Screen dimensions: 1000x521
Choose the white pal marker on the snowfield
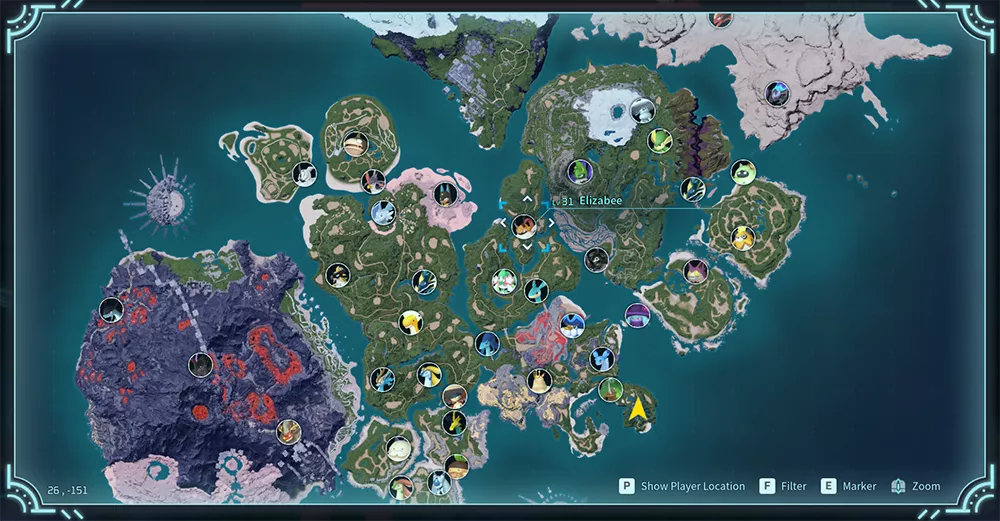pyautogui.click(x=642, y=110)
